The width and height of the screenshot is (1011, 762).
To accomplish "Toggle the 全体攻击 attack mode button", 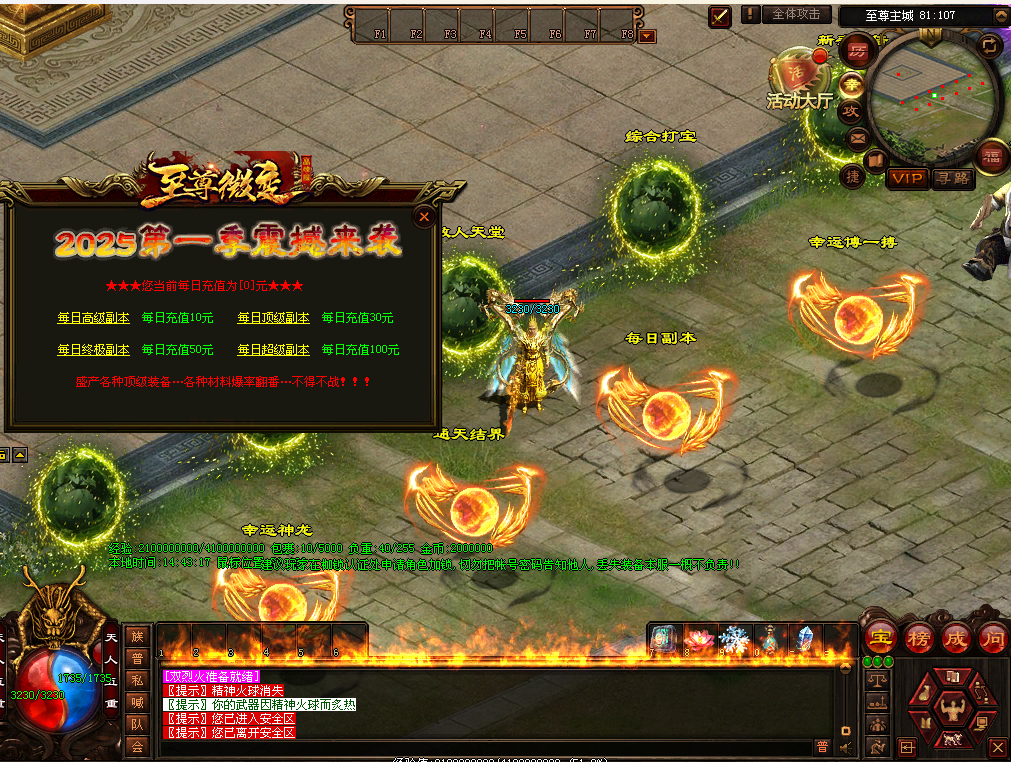I will (x=796, y=14).
